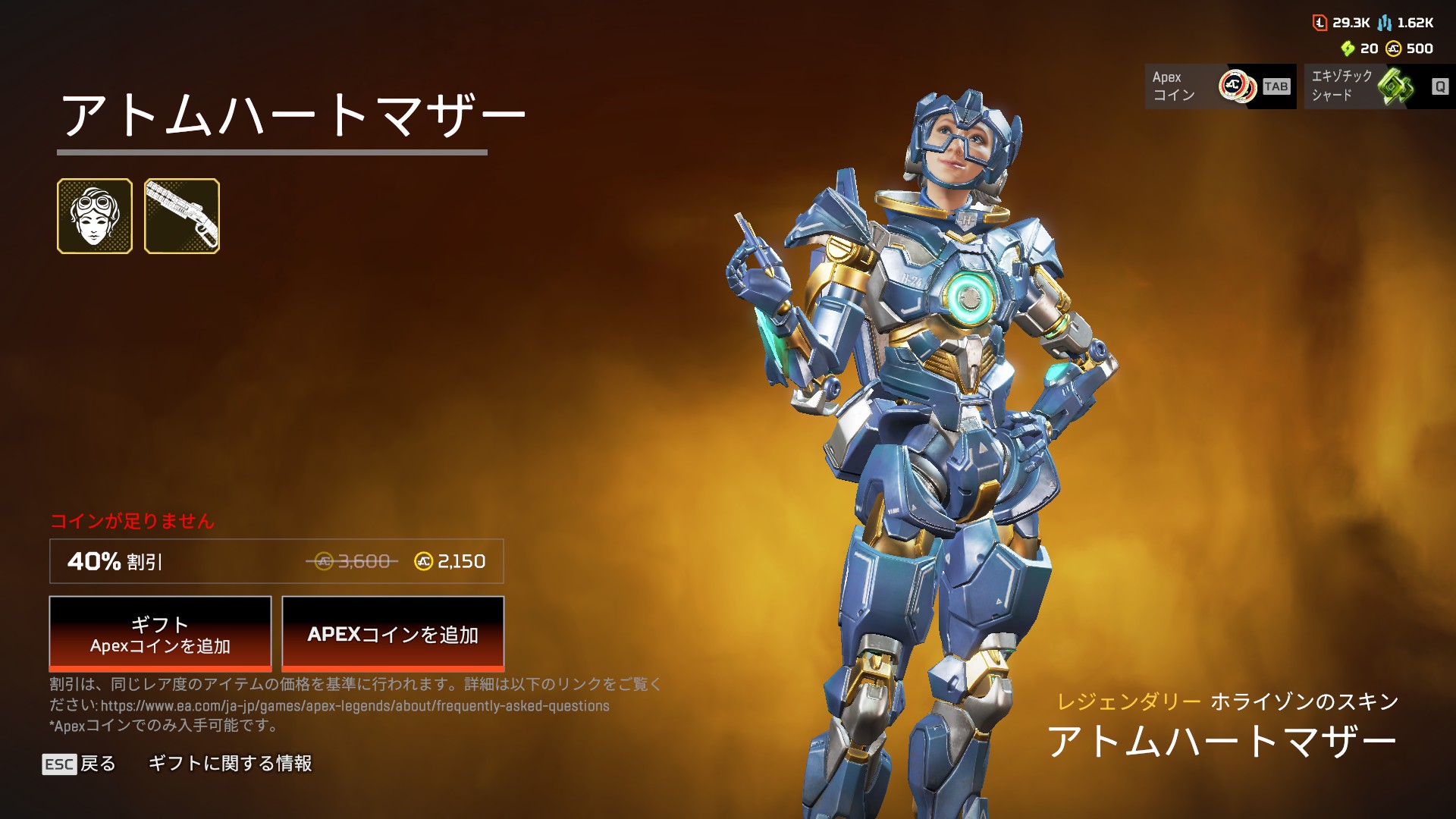Show ギフトに関する情報 gift details
Viewport: 1456px width, 819px height.
(x=230, y=764)
